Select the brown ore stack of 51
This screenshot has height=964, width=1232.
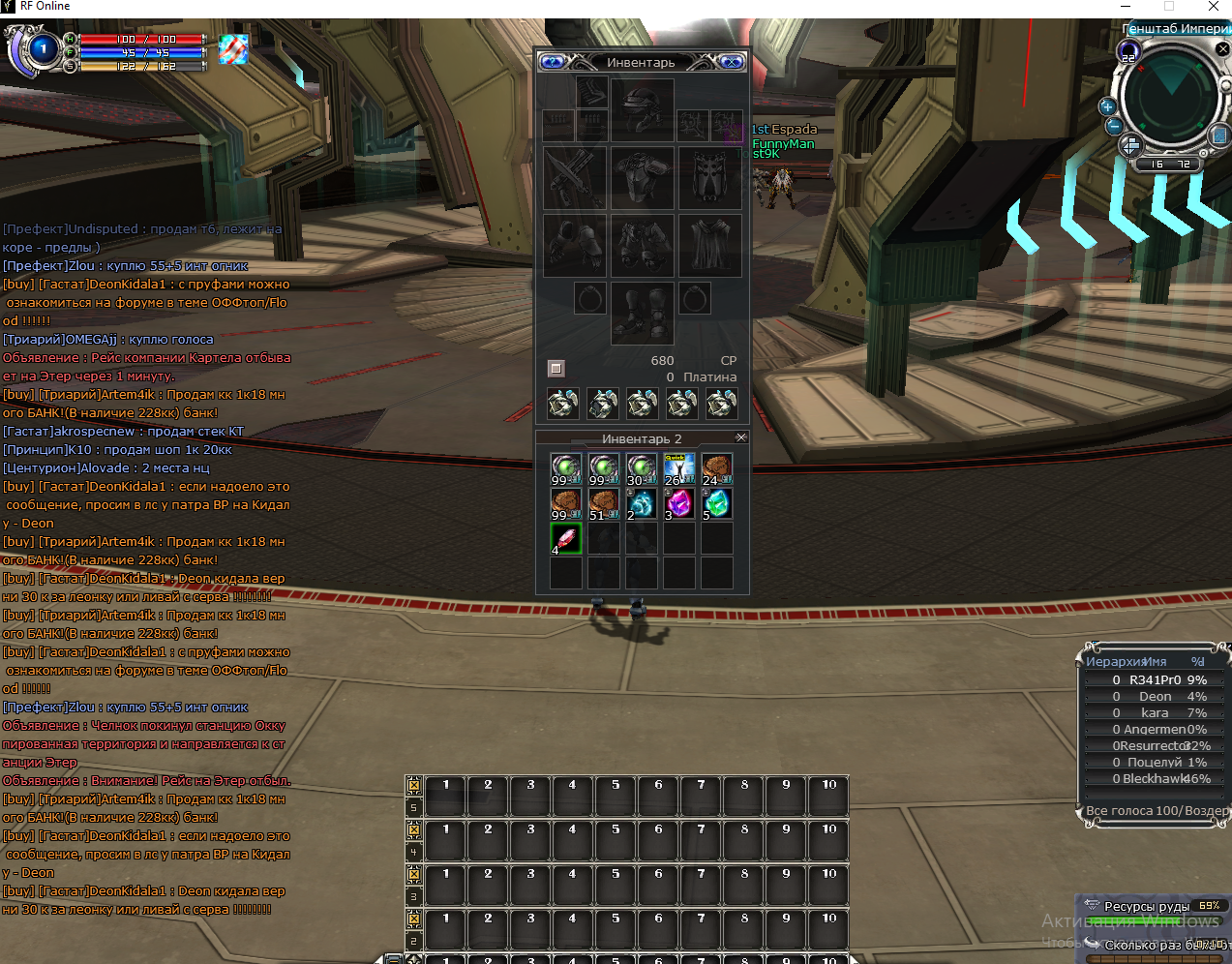[x=604, y=503]
